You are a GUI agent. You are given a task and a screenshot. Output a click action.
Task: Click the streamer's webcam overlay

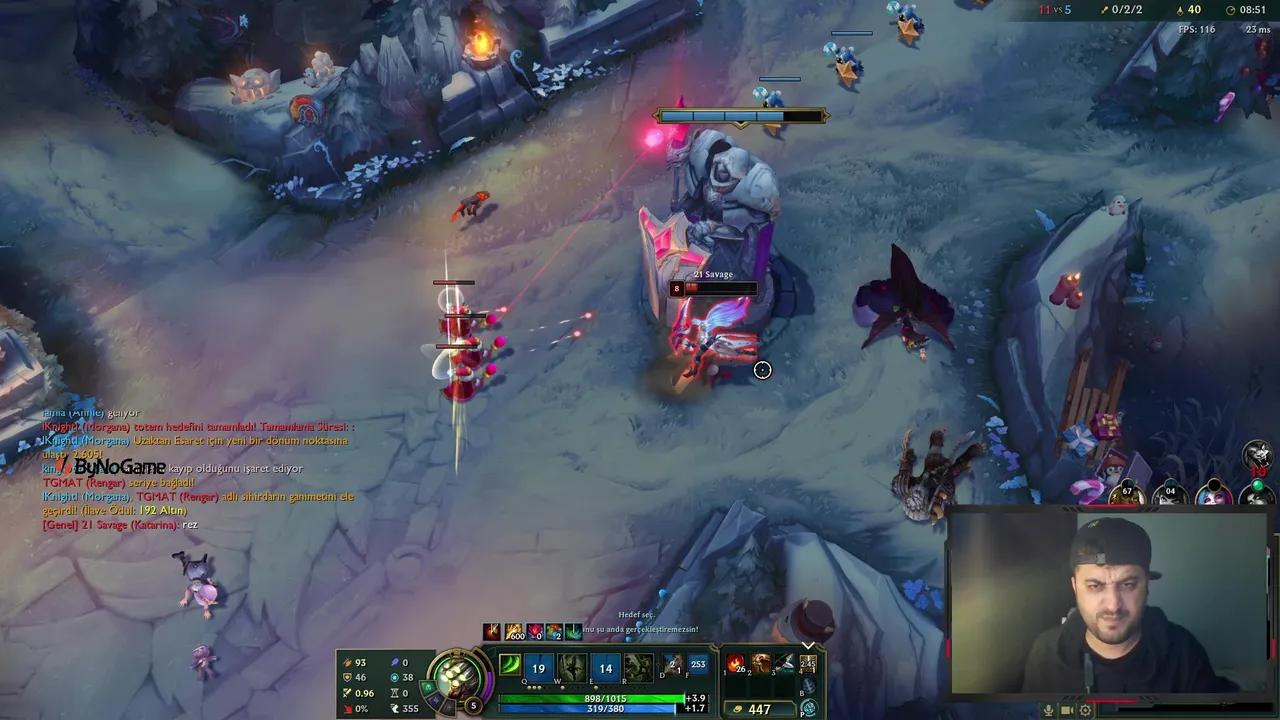point(1115,600)
